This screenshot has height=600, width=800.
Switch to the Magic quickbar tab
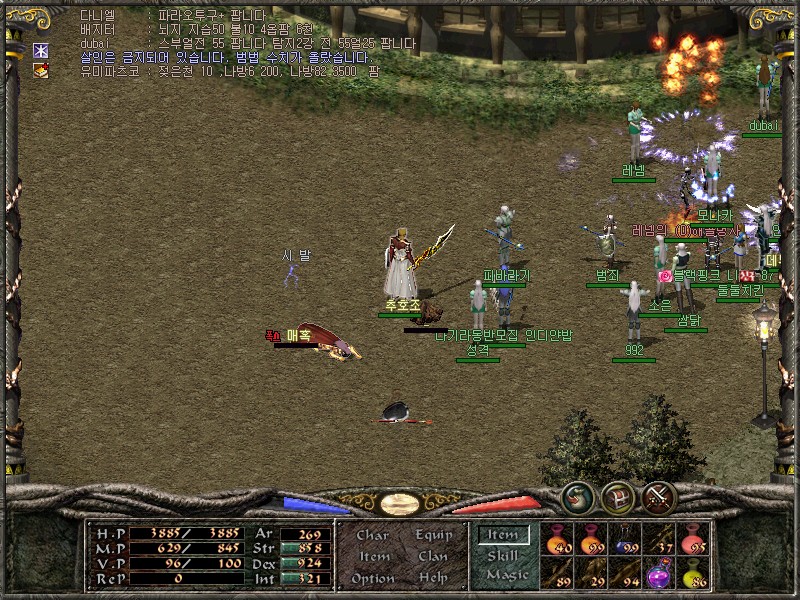point(506,575)
